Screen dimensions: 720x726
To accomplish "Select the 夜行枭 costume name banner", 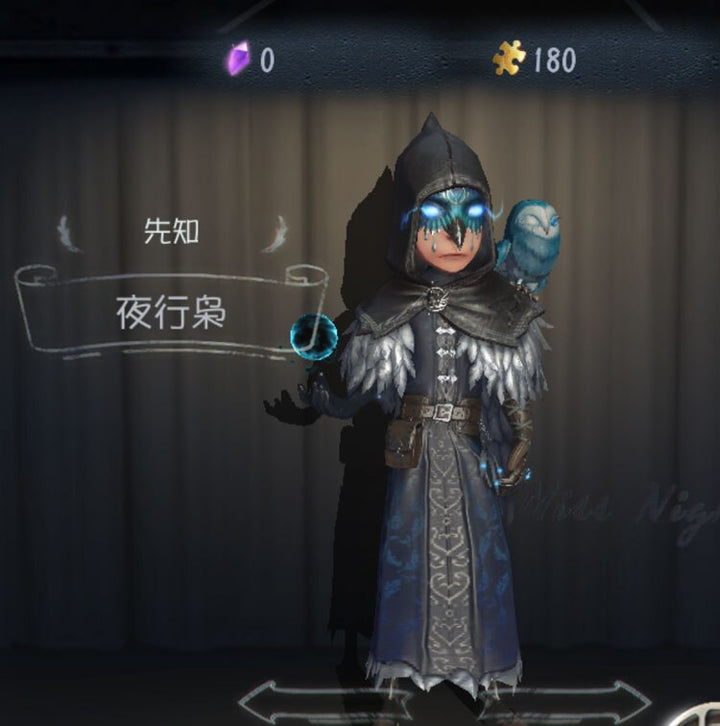I will [x=170, y=312].
